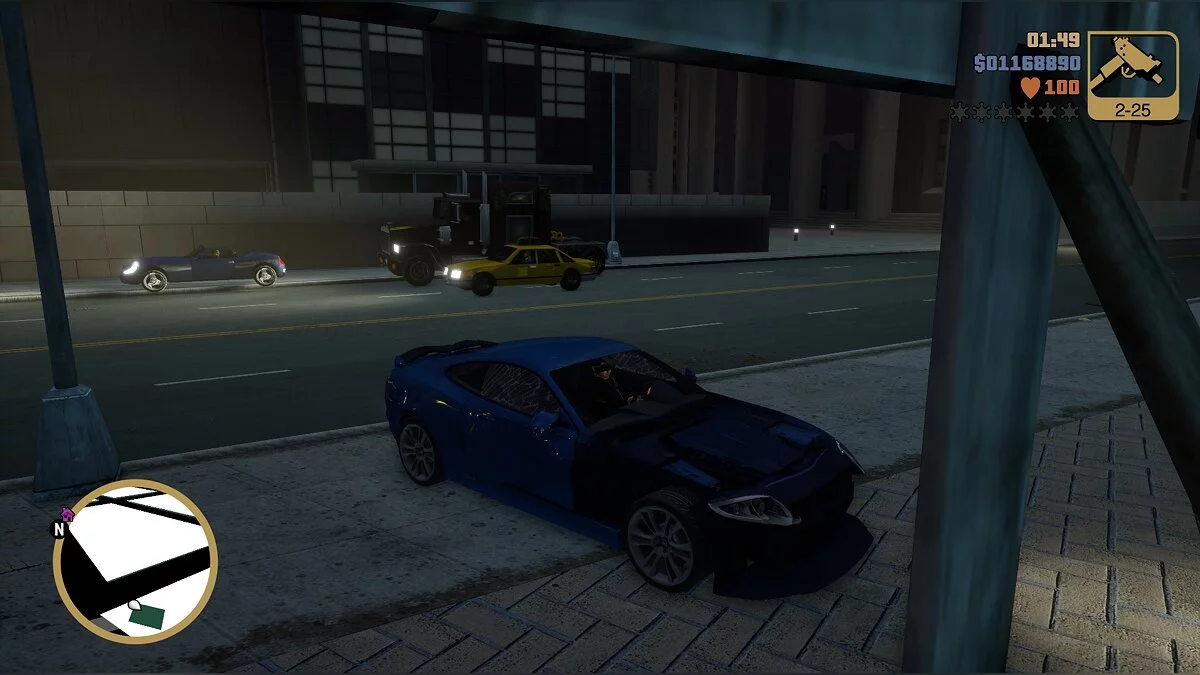Click the circular radar minimap
This screenshot has height=675, width=1200.
[135, 561]
